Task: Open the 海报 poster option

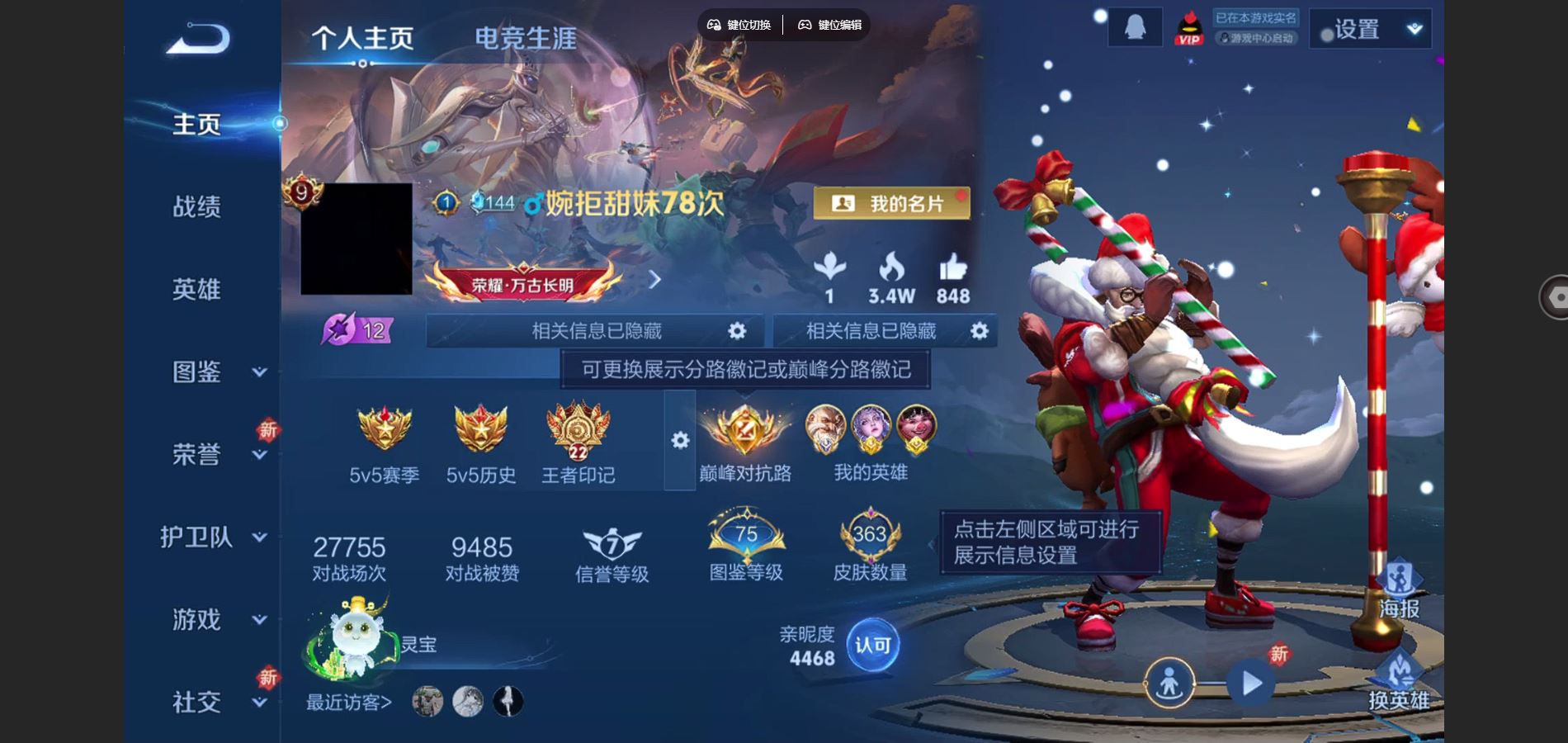Action: (1399, 589)
